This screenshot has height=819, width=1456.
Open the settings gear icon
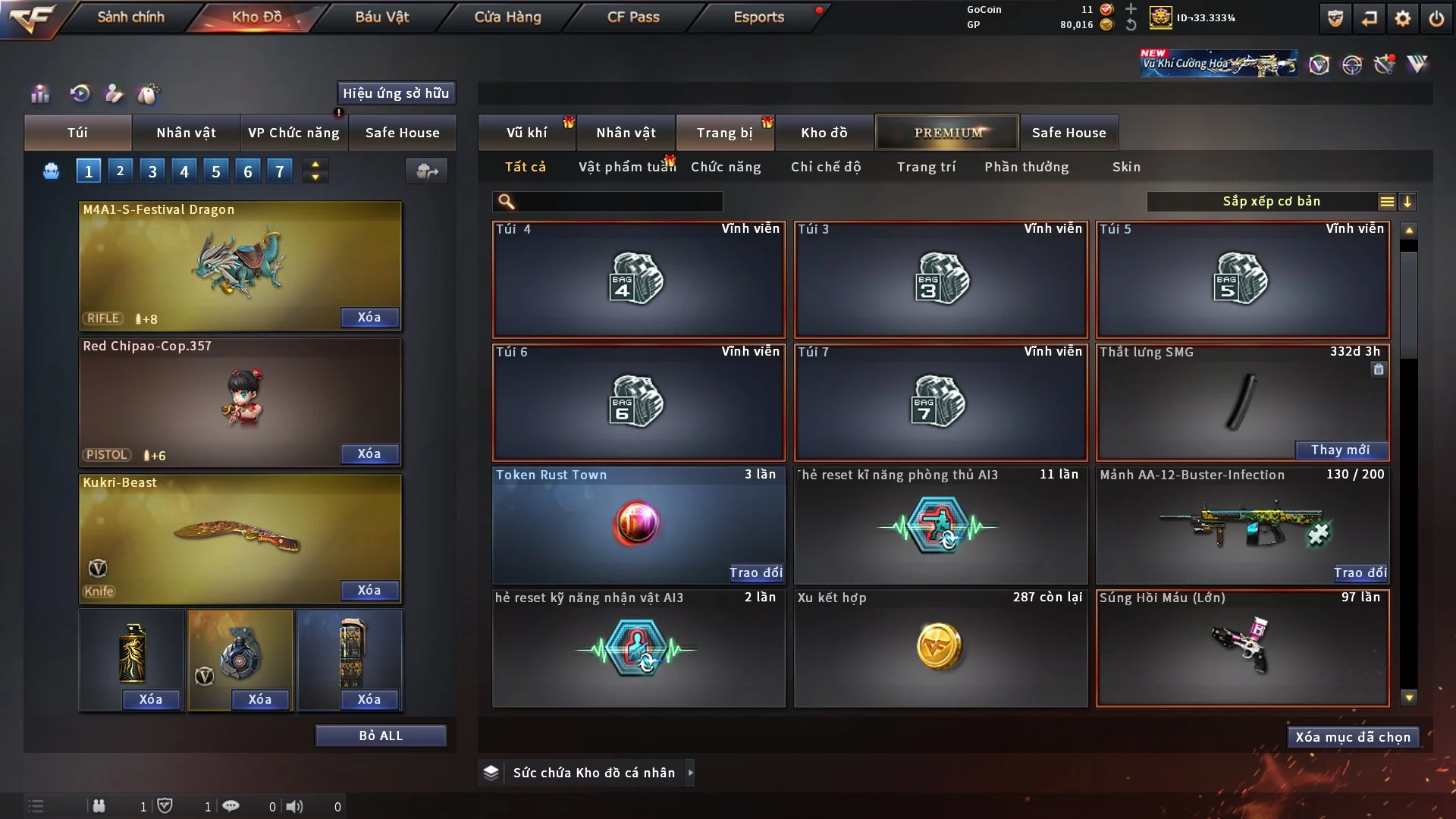[1402, 18]
